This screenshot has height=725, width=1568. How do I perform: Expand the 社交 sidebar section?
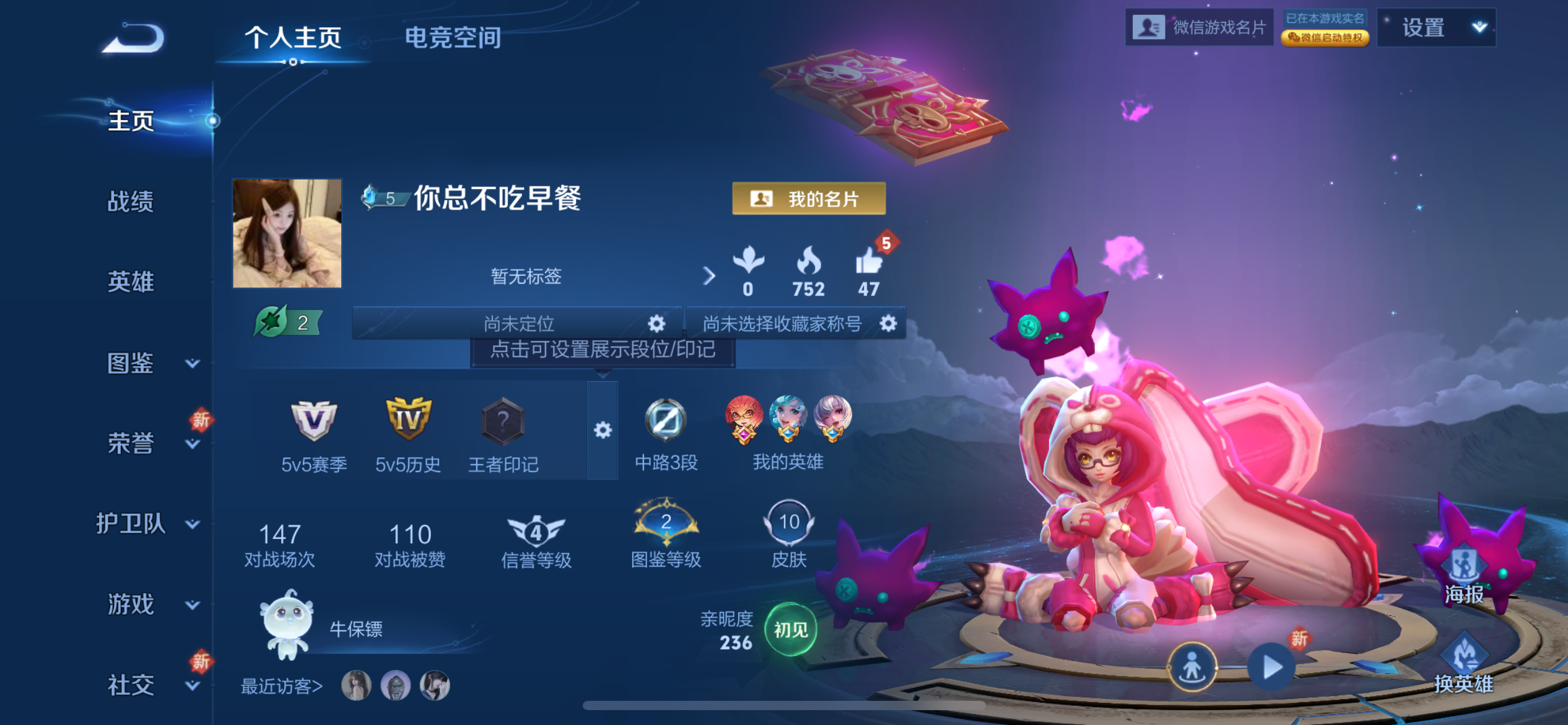point(130,683)
